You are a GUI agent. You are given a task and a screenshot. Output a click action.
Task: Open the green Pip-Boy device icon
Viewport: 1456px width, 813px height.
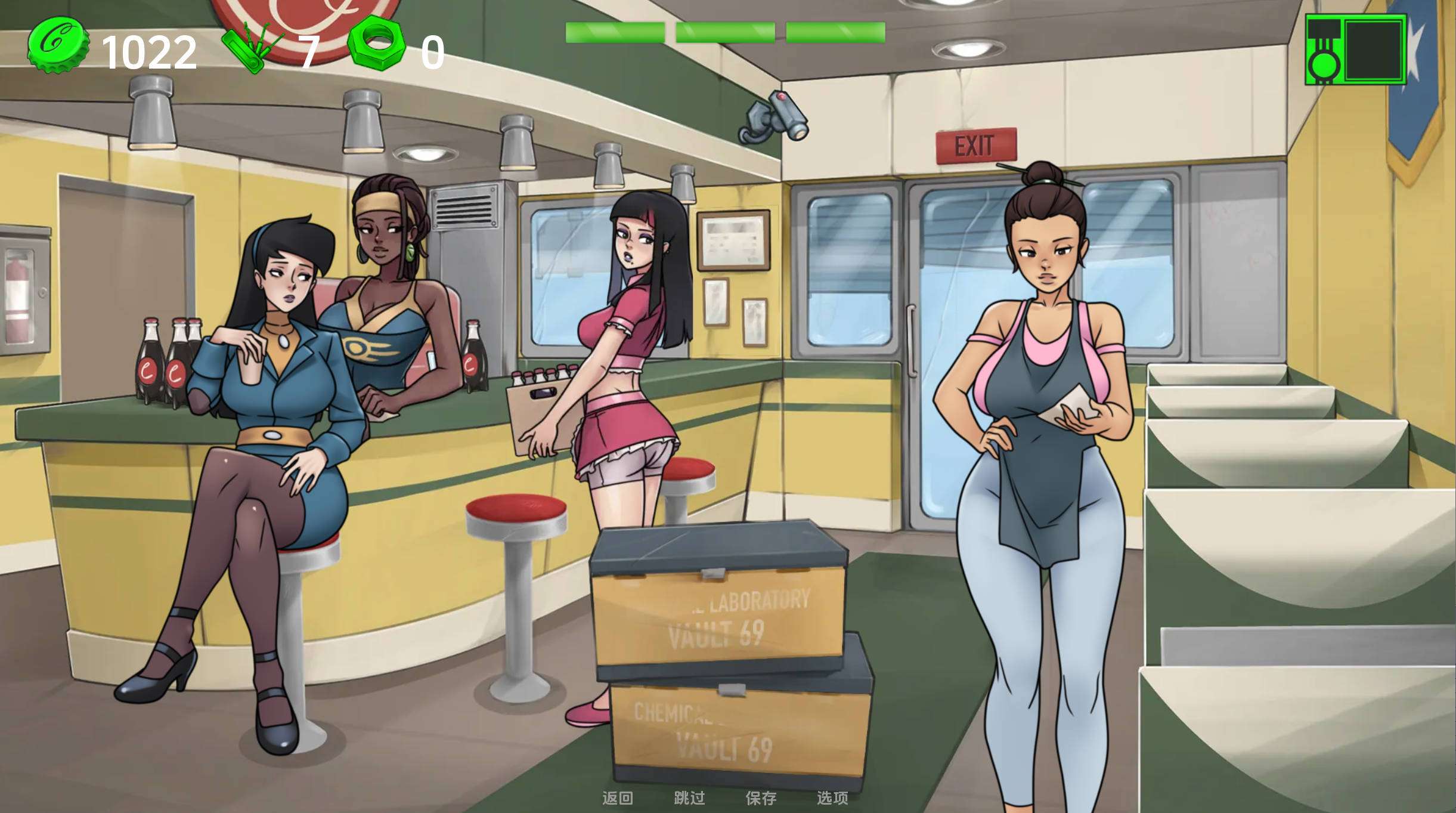(1355, 50)
